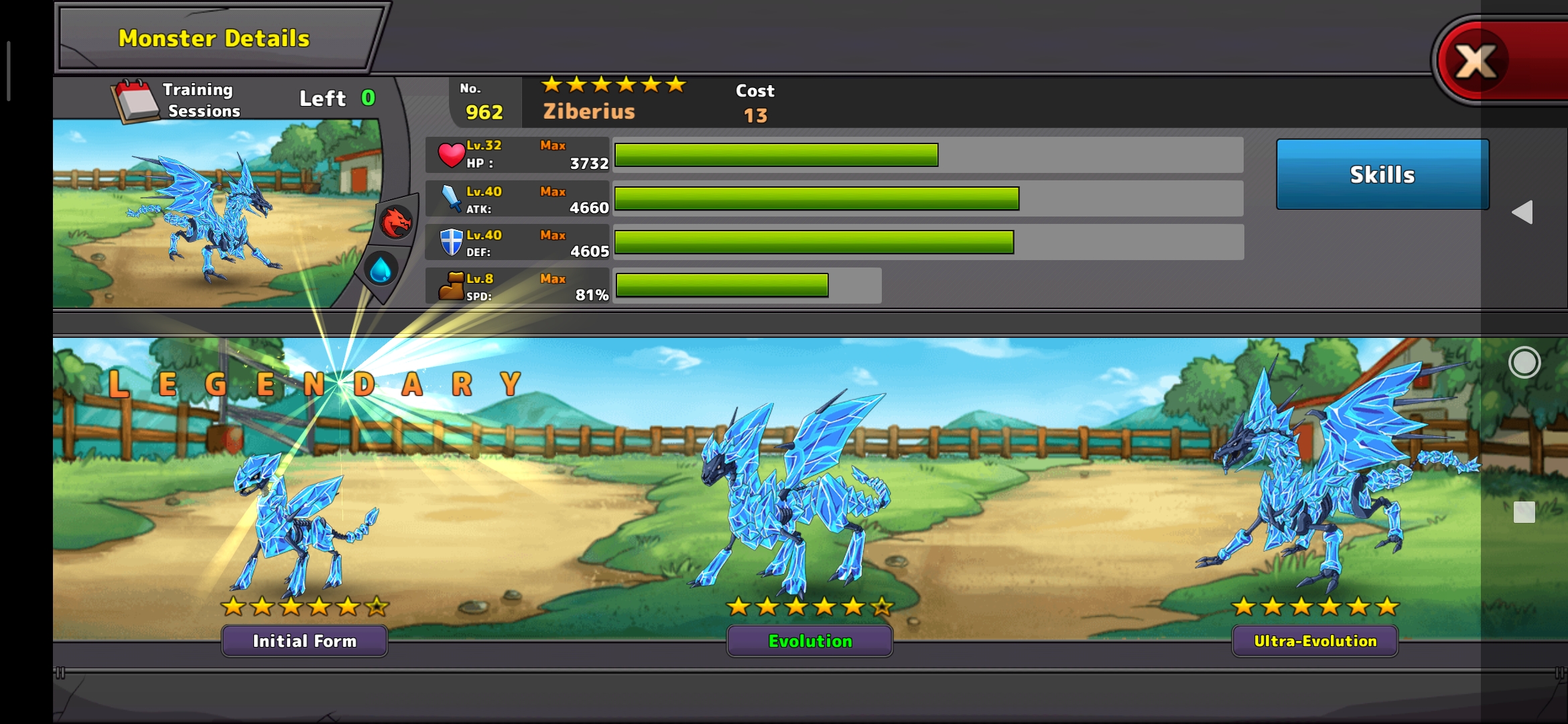Show the Ultra-Evolution form

click(x=1315, y=641)
